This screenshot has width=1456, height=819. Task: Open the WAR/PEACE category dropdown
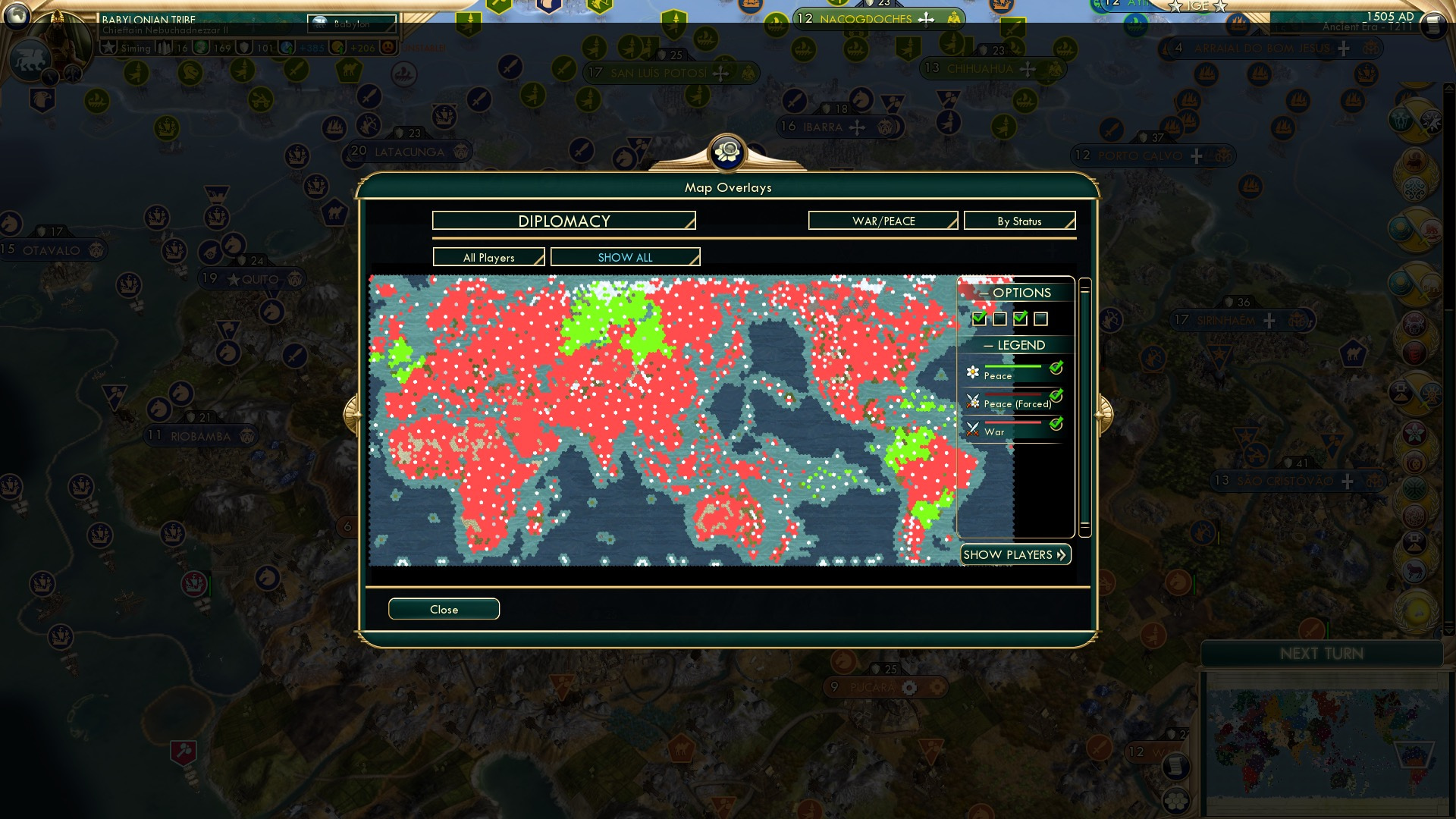[882, 221]
